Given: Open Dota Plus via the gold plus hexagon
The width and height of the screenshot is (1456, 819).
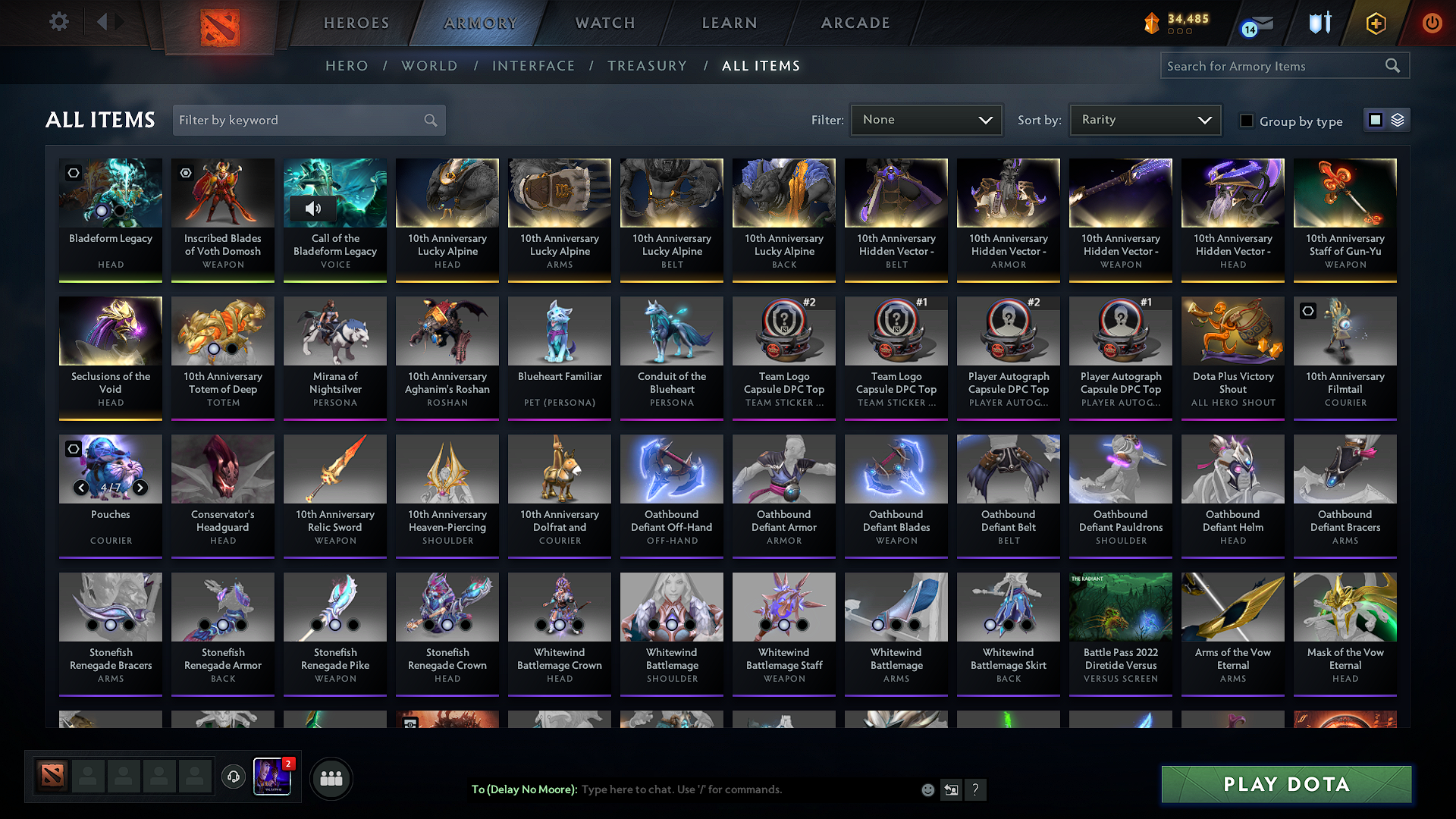Looking at the screenshot, I should coord(1375,23).
